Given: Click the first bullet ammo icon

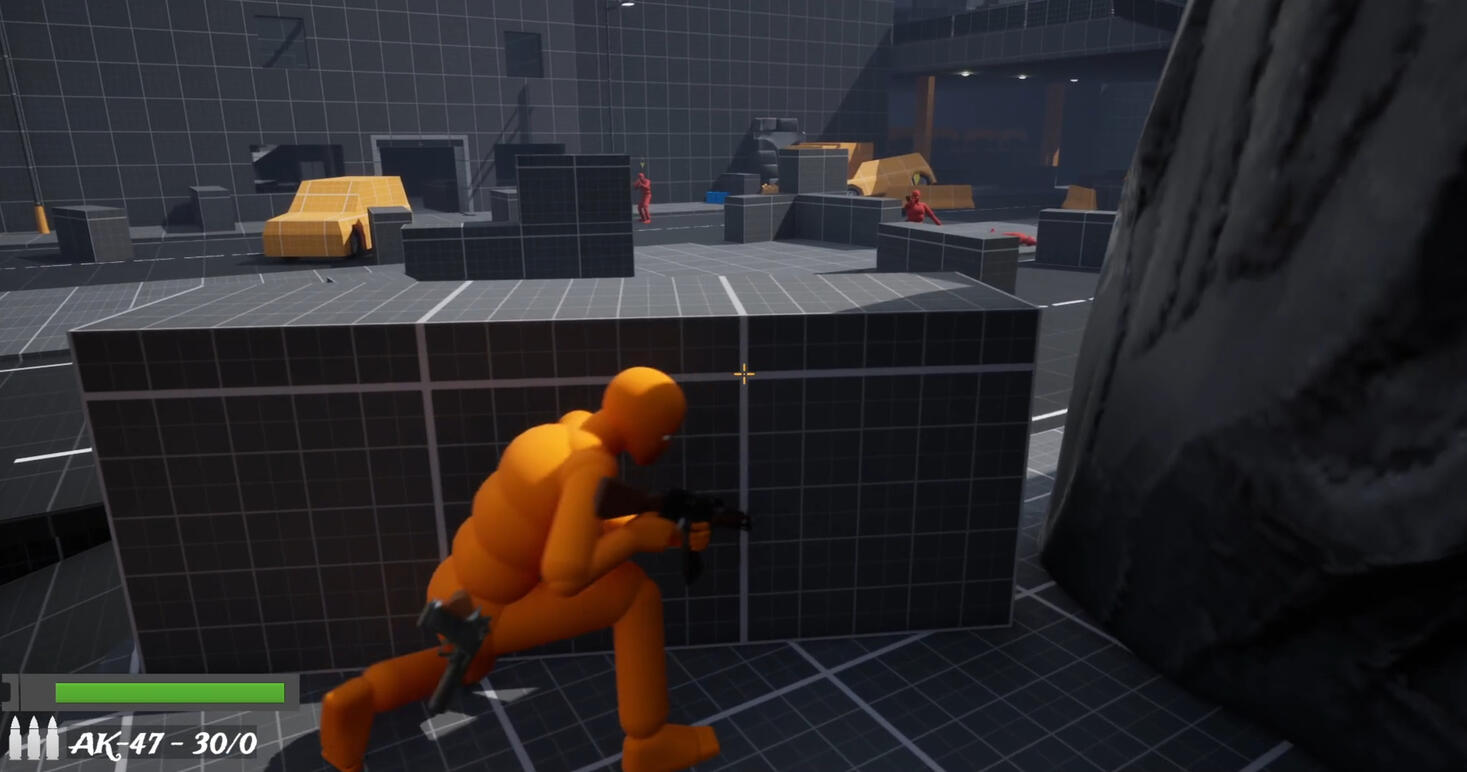Looking at the screenshot, I should pos(16,738).
